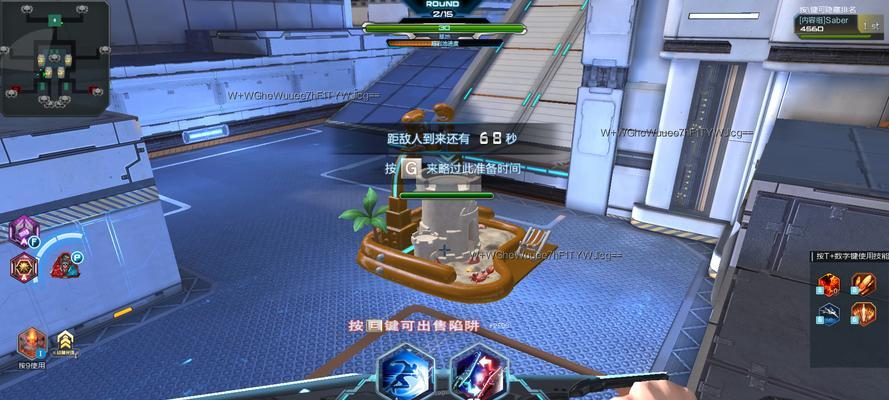
Task: Use the orange missile barrage skill icon
Action: [863, 285]
